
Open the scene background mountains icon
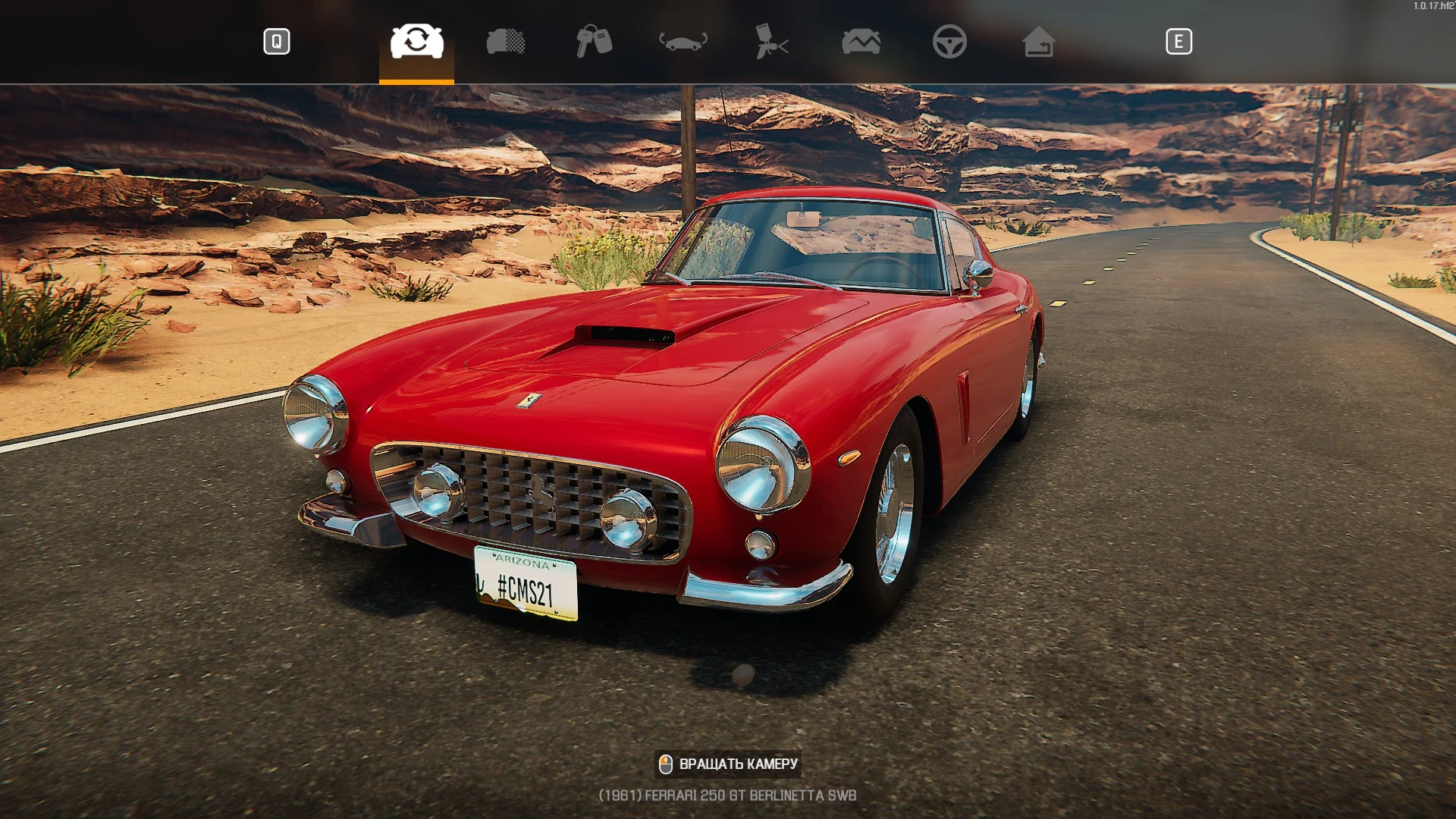pyautogui.click(x=861, y=42)
